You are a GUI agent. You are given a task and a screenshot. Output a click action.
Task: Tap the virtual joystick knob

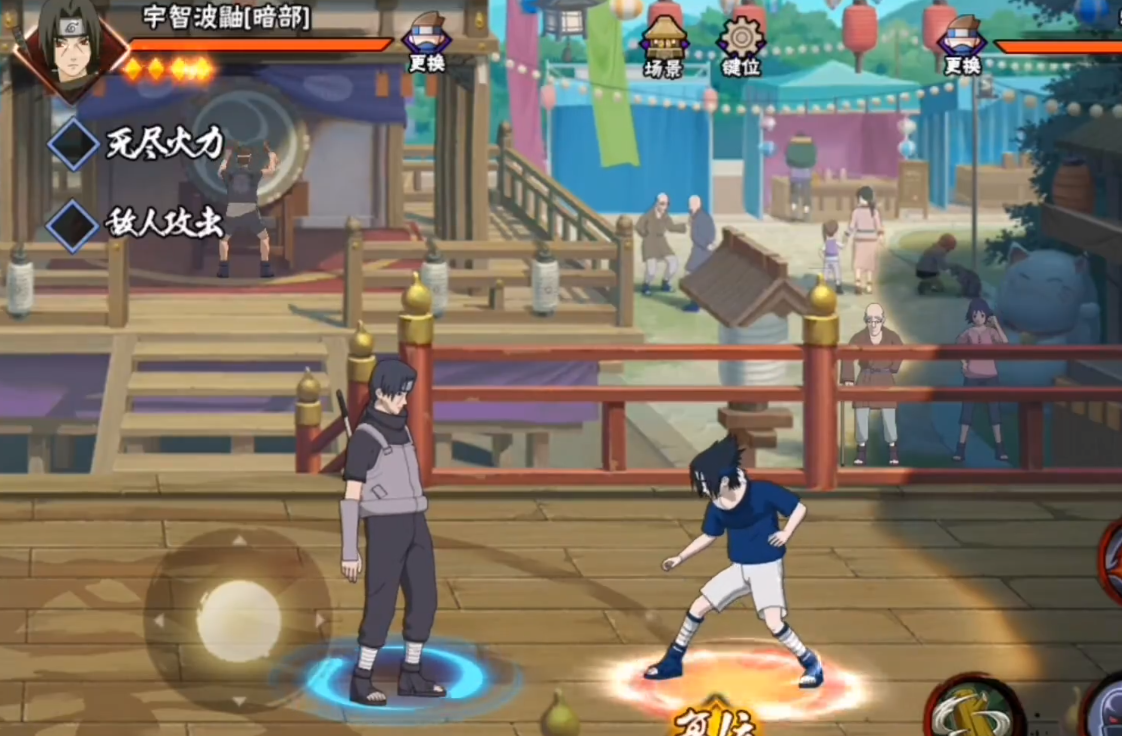click(x=238, y=620)
